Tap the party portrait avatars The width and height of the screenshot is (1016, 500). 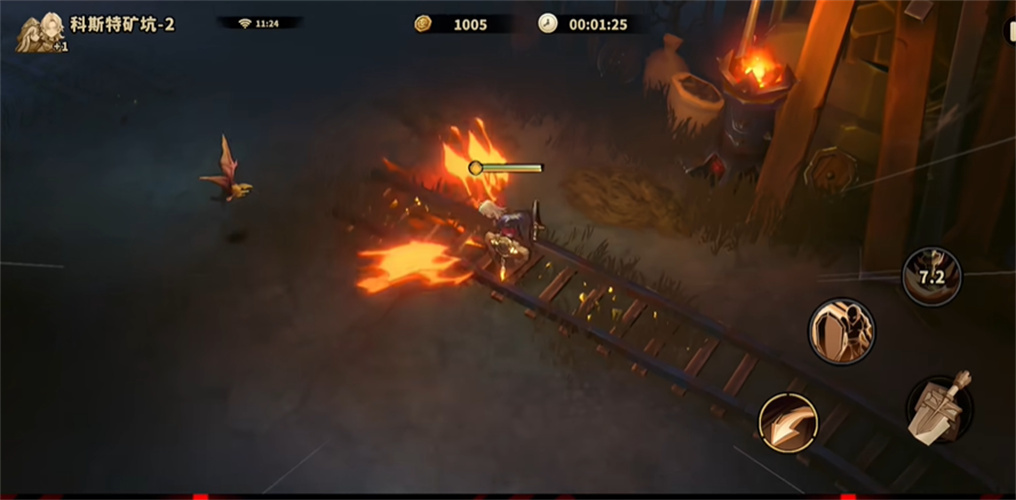41,30
